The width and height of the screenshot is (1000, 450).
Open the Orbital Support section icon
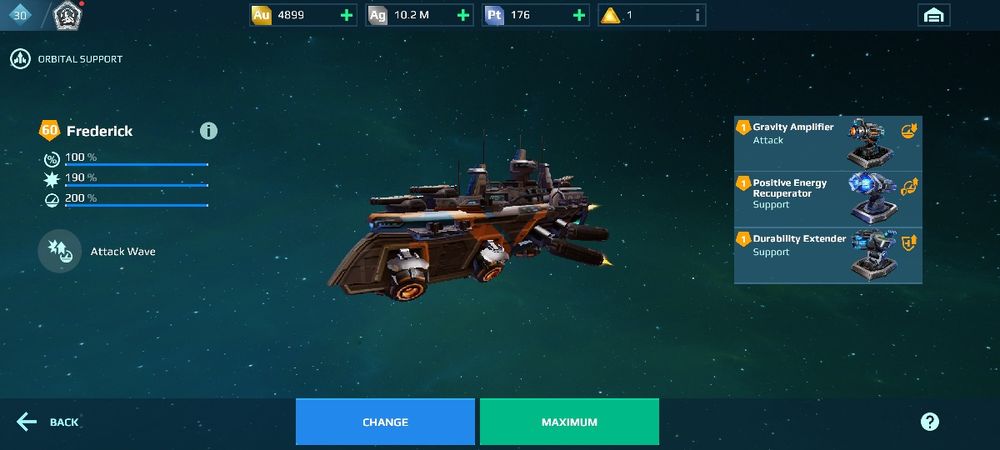click(21, 59)
